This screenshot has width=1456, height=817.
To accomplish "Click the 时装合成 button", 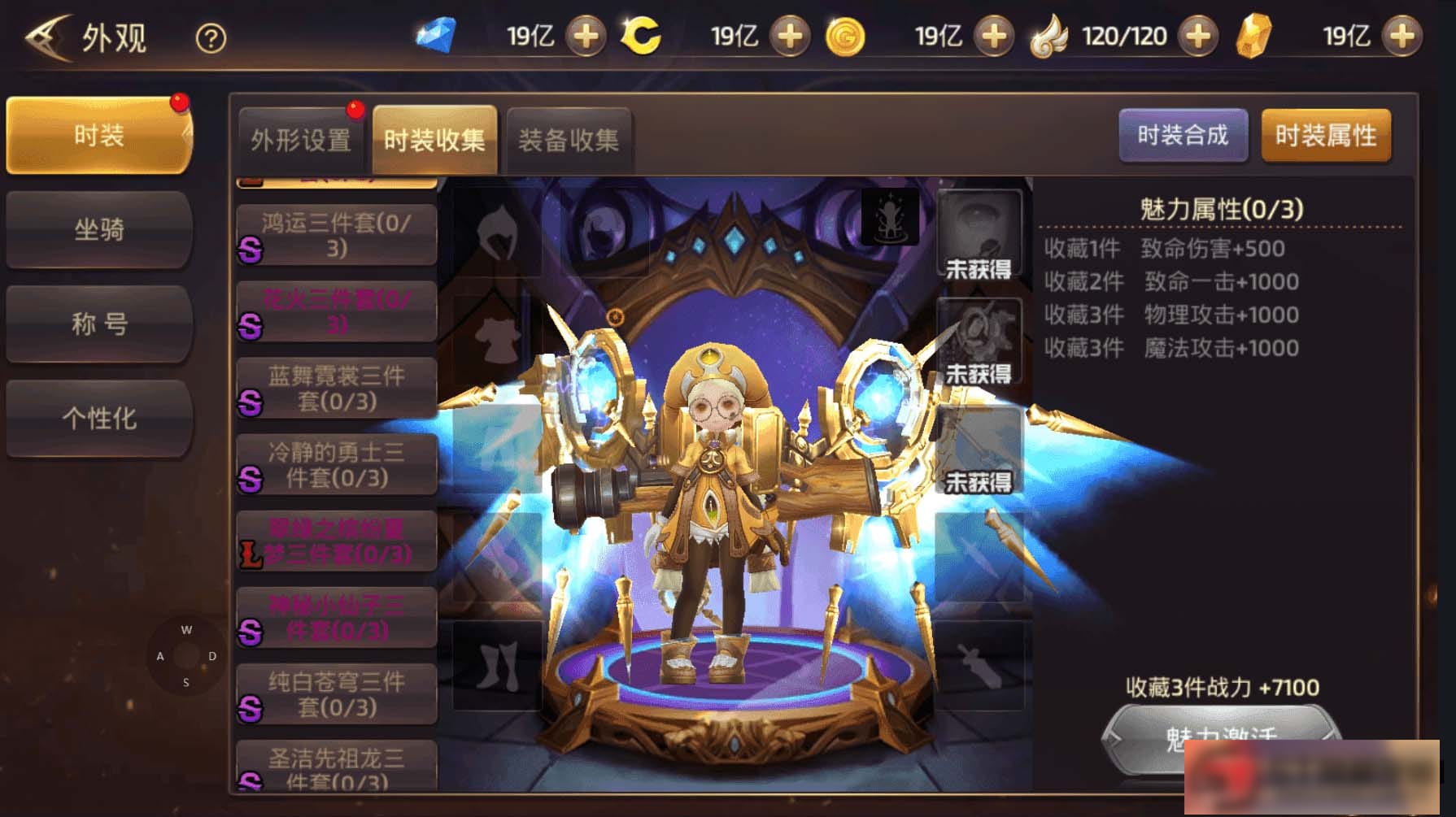I will coord(1184,137).
